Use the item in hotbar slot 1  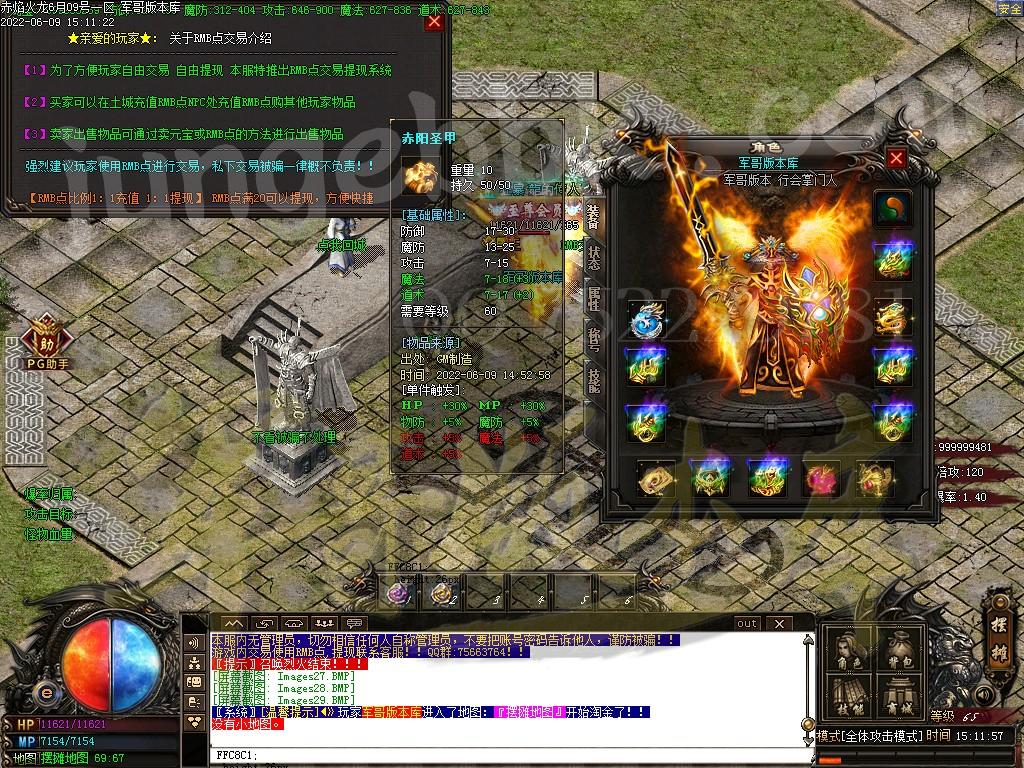(x=400, y=594)
